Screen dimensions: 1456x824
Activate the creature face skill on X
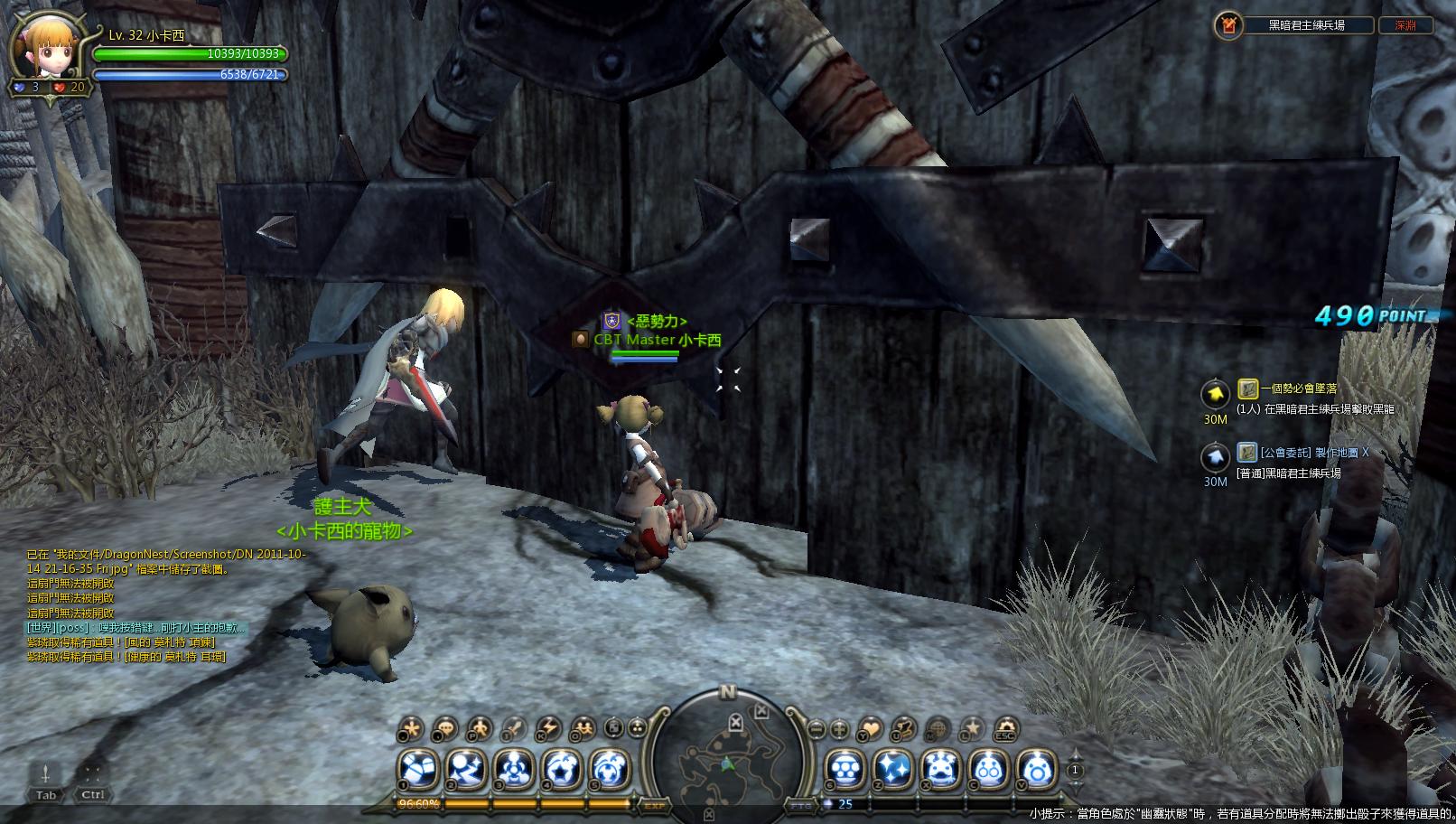tap(940, 770)
